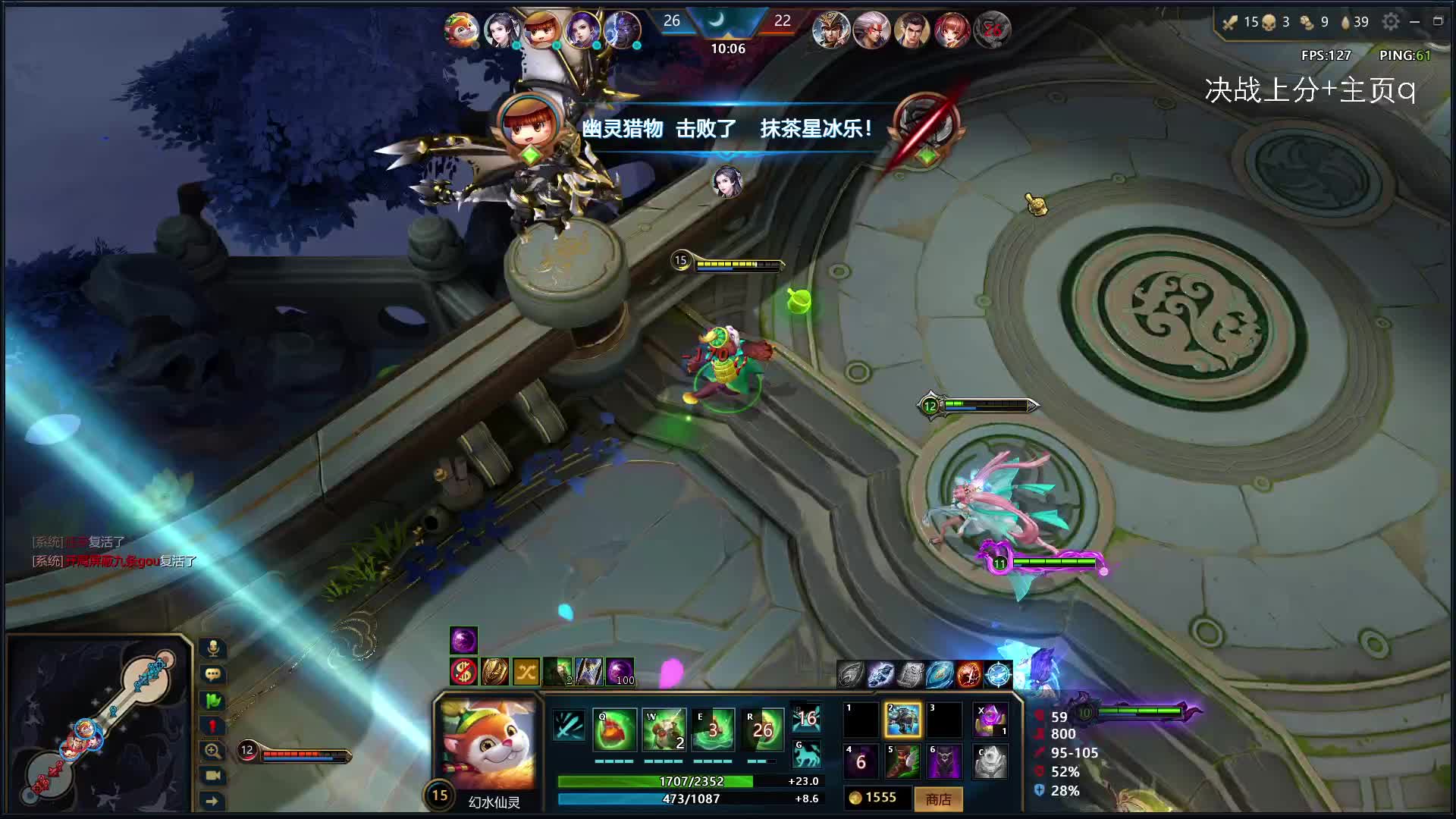
Task: Activate the W ability icon
Action: click(x=664, y=730)
